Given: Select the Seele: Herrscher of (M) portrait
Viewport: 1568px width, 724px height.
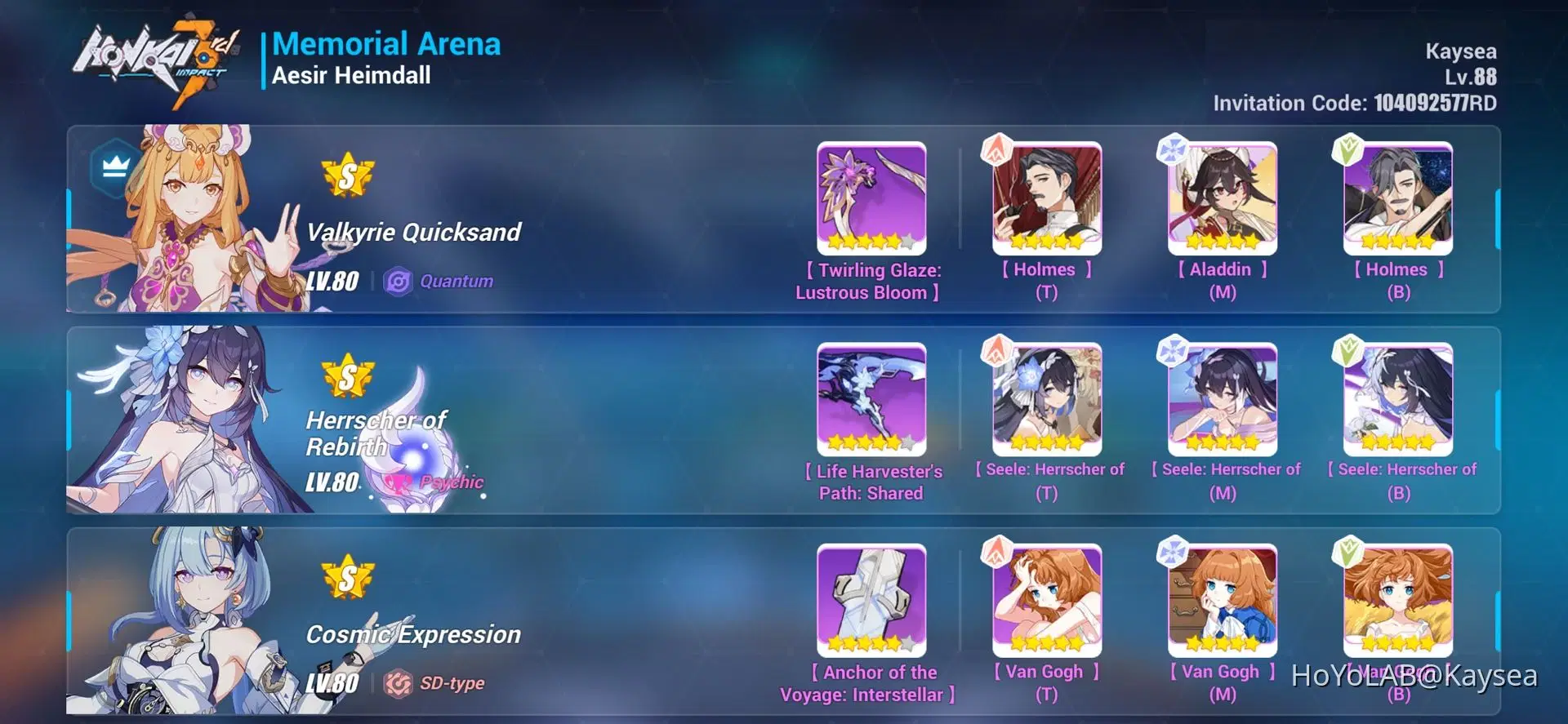Looking at the screenshot, I should tap(1221, 398).
